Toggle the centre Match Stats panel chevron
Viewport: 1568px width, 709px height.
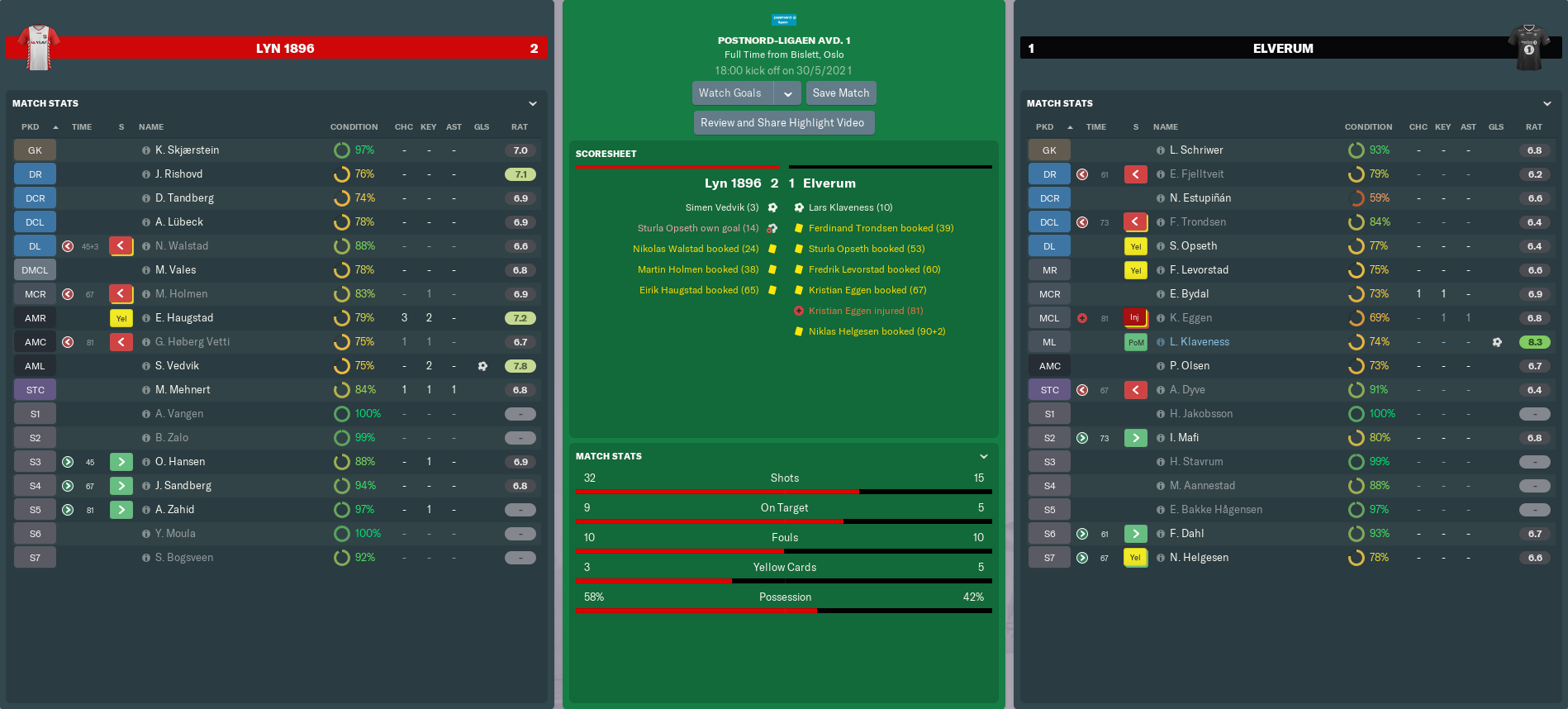(984, 456)
